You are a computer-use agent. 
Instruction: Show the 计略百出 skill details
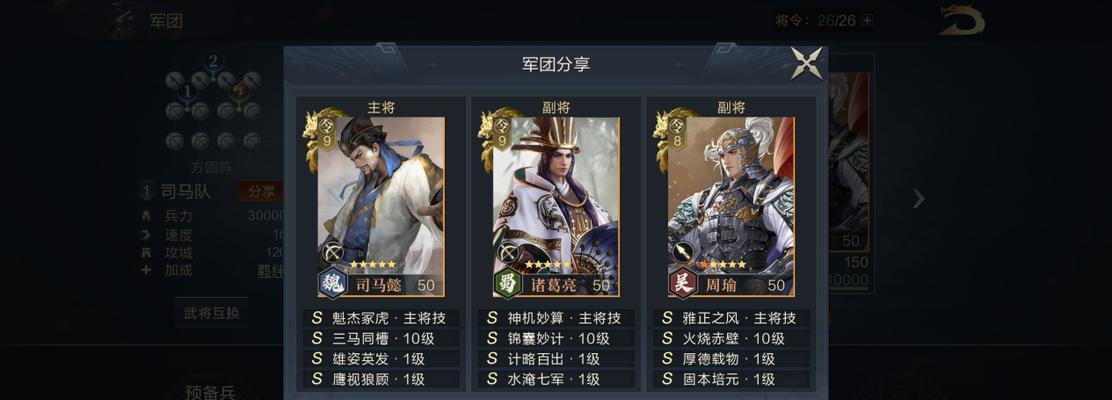[x=556, y=359]
